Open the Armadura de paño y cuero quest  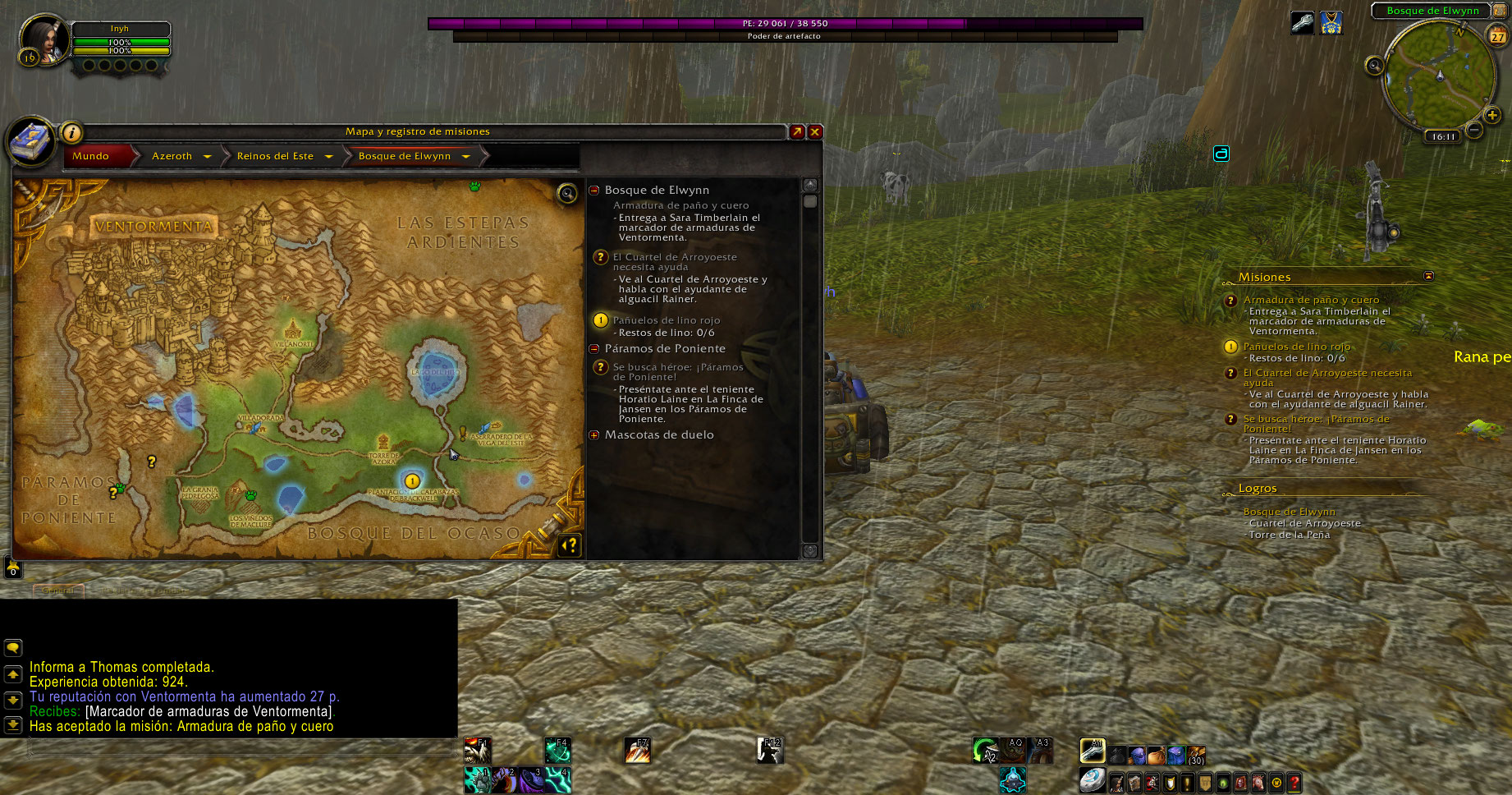680,205
